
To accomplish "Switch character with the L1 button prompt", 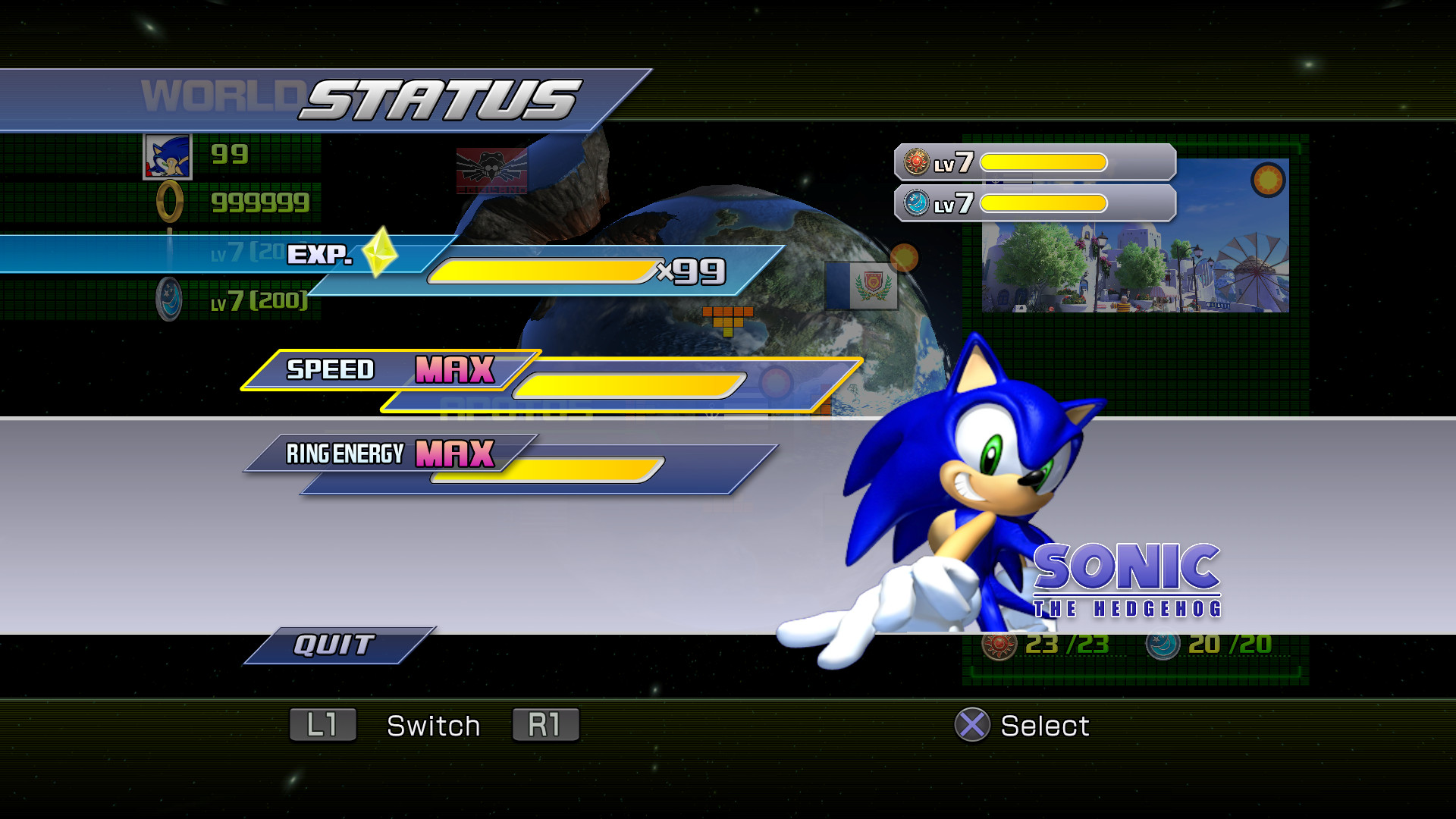I will (322, 726).
